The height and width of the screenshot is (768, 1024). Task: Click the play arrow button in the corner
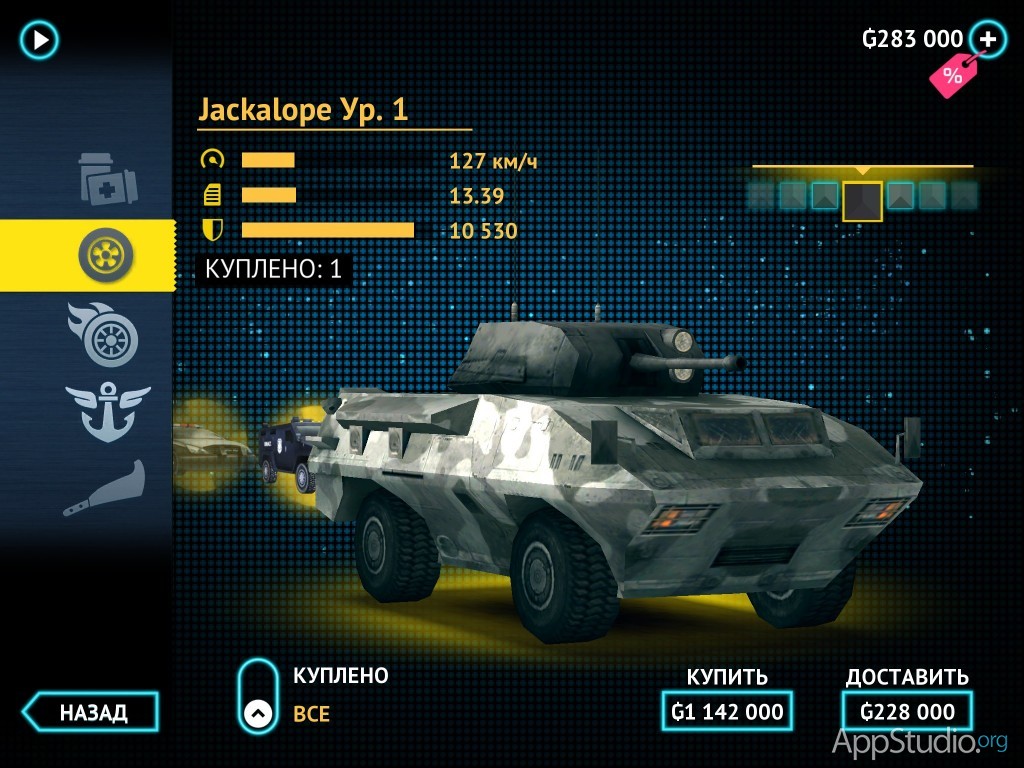40,40
